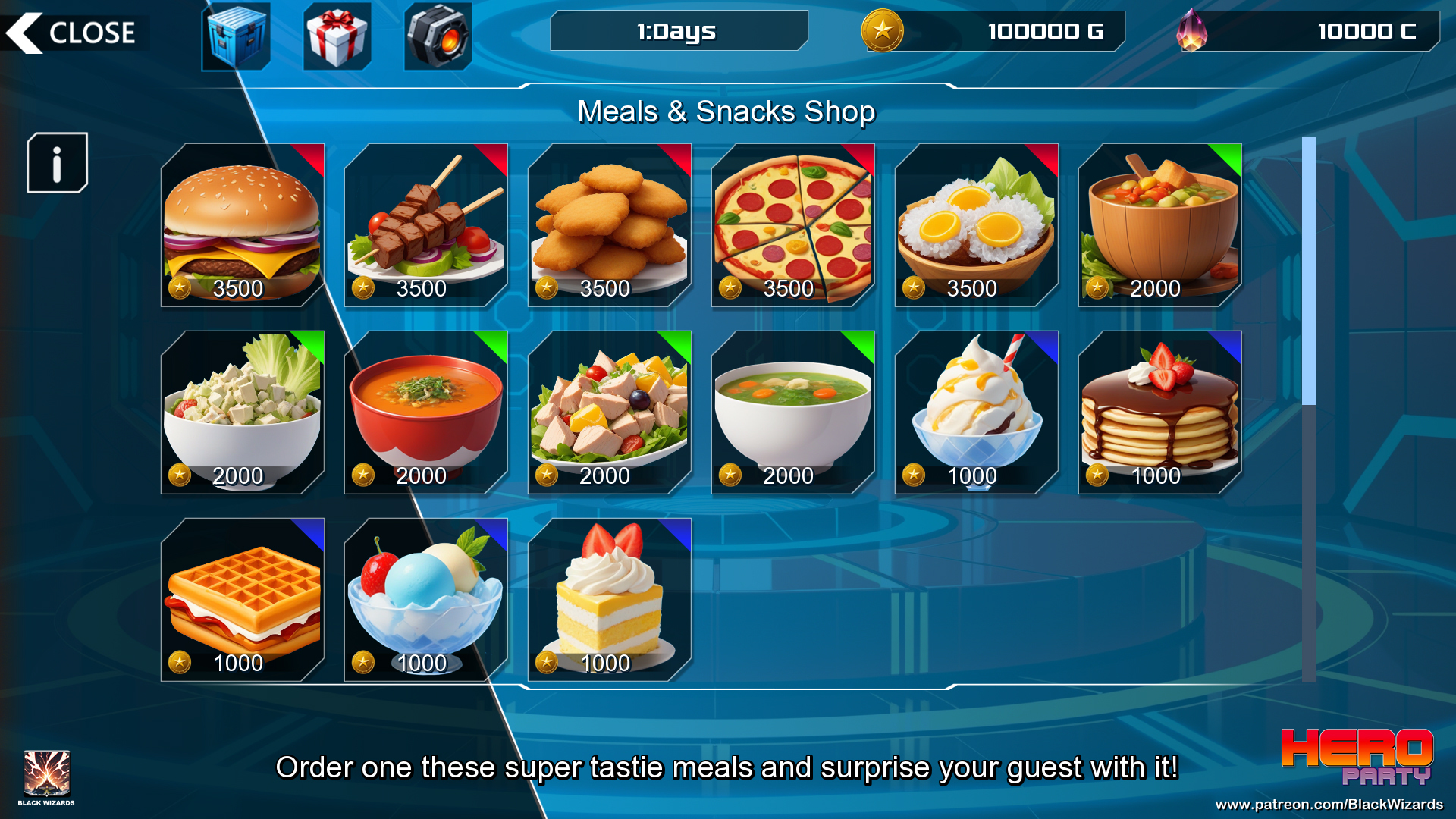Order the chocolate pancake stack
Screen dimensions: 1456x819
coord(1160,413)
